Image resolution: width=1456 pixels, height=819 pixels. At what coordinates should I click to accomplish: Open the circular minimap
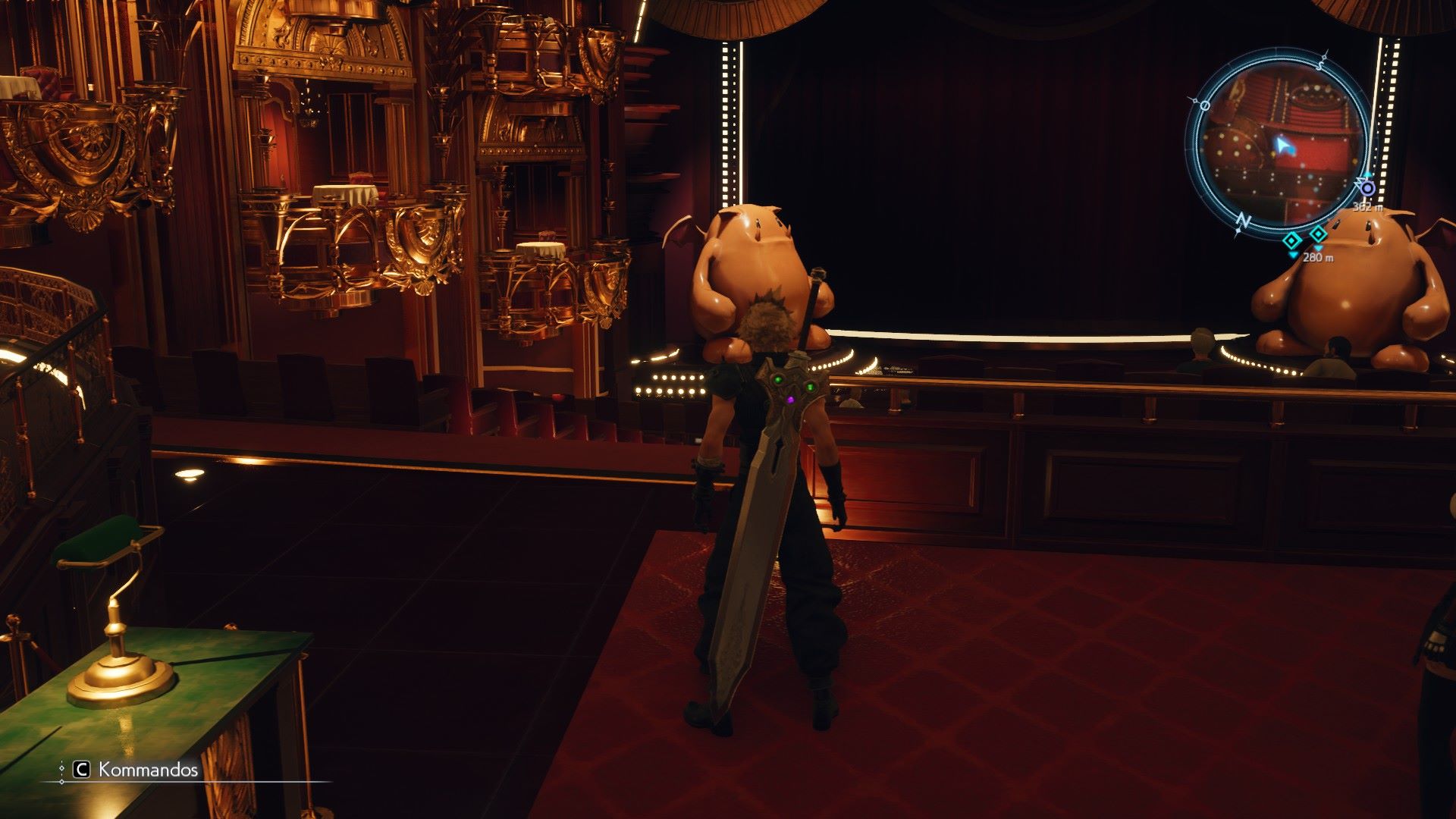(1280, 143)
